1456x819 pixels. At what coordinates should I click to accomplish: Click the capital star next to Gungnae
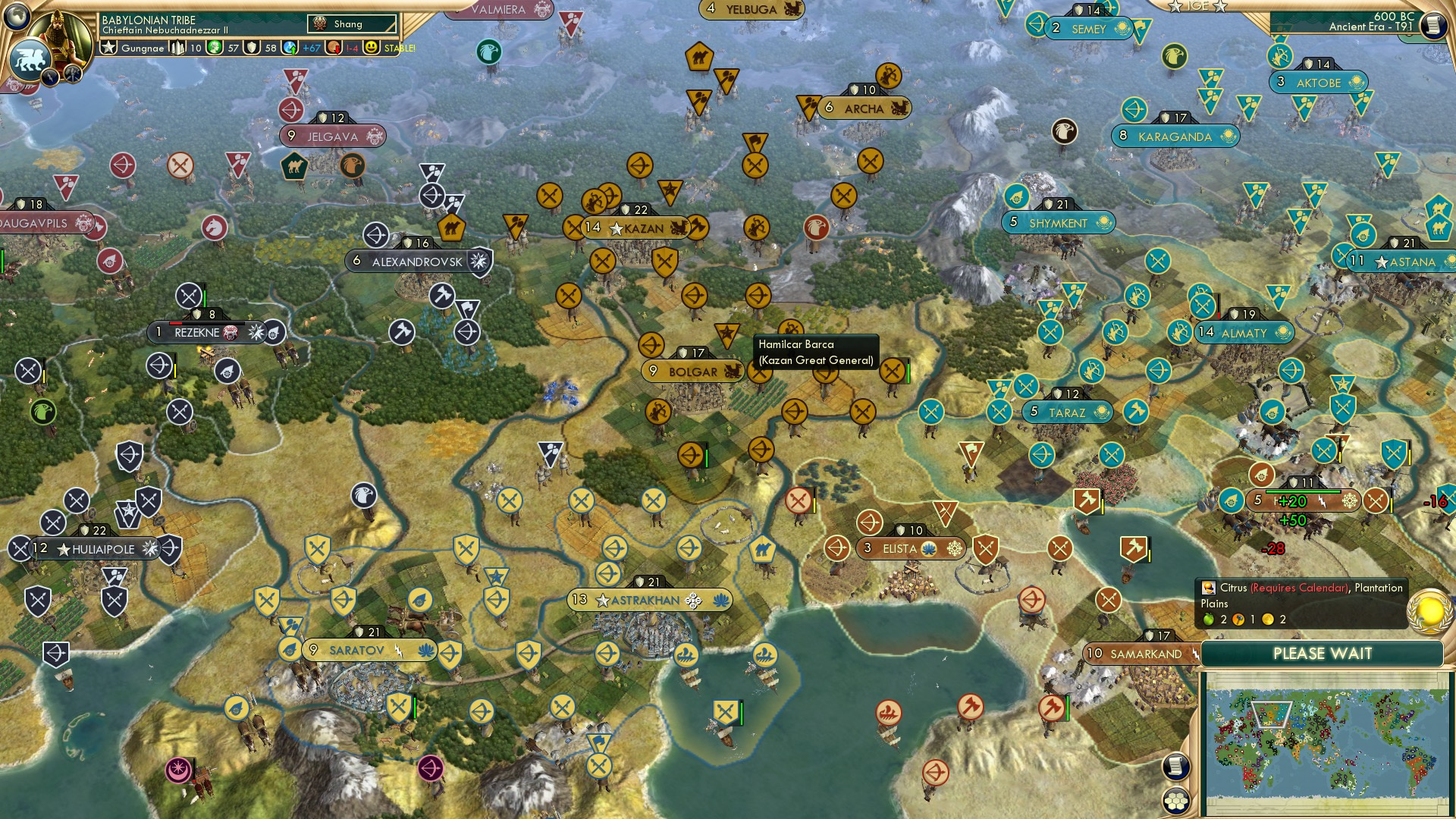tap(109, 47)
